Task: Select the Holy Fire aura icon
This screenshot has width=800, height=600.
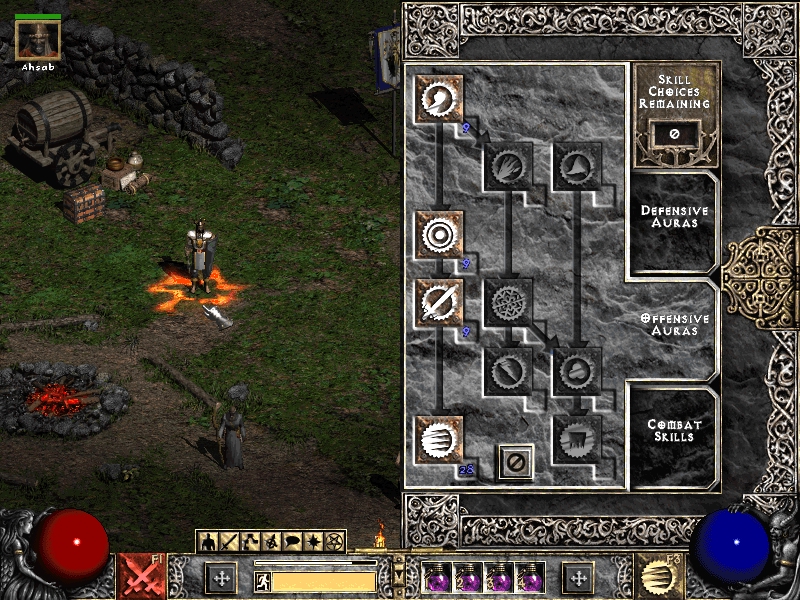Action: pos(509,167)
